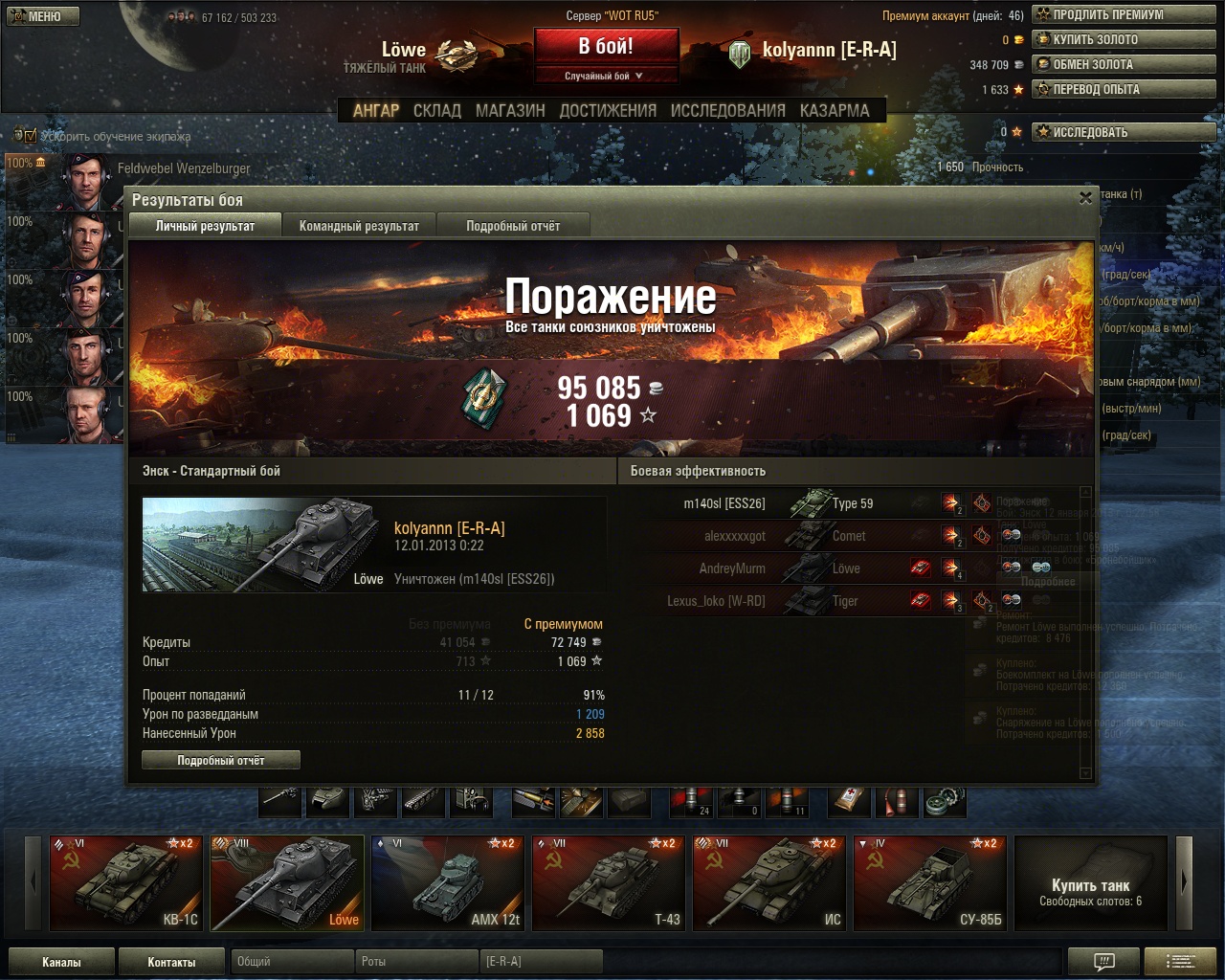1225x980 pixels.
Task: Open the main Меню button
Action: tap(44, 16)
